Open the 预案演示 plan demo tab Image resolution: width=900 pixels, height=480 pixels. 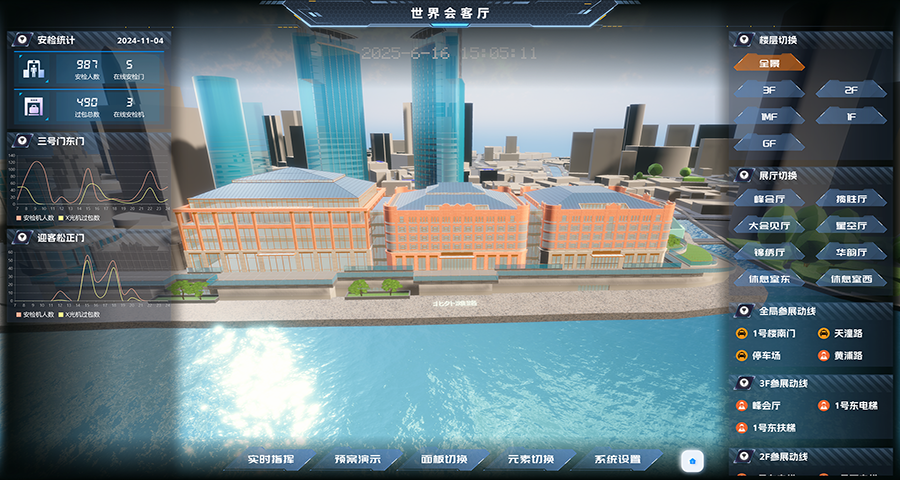pyautogui.click(x=357, y=460)
